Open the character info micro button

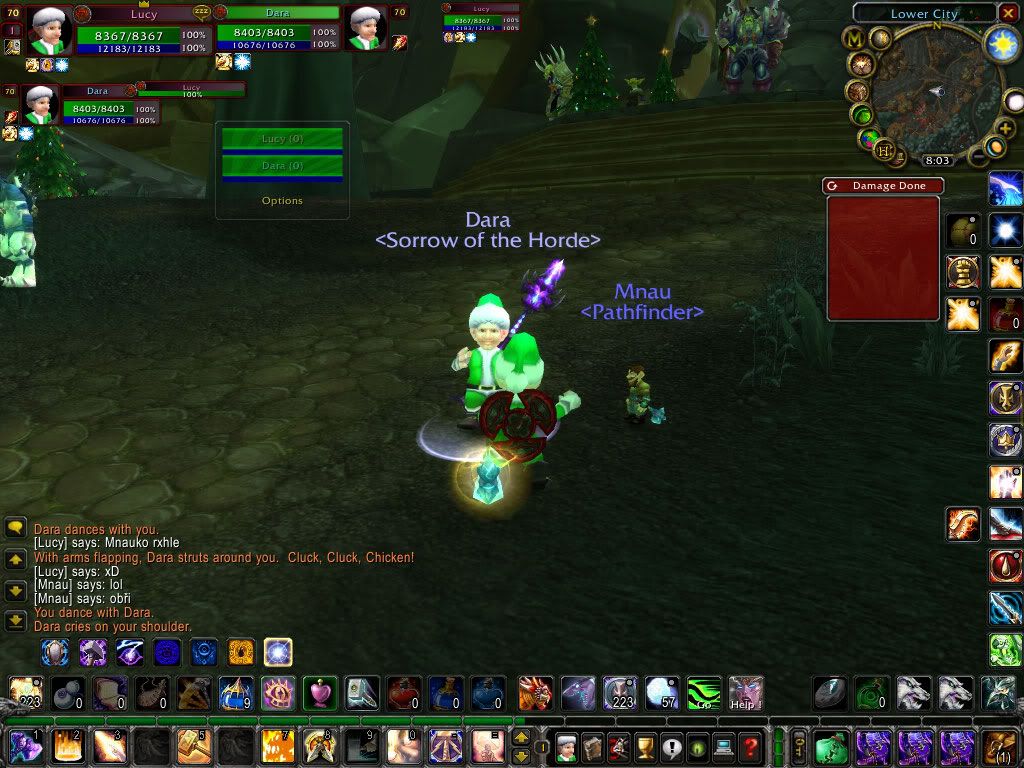[567, 746]
